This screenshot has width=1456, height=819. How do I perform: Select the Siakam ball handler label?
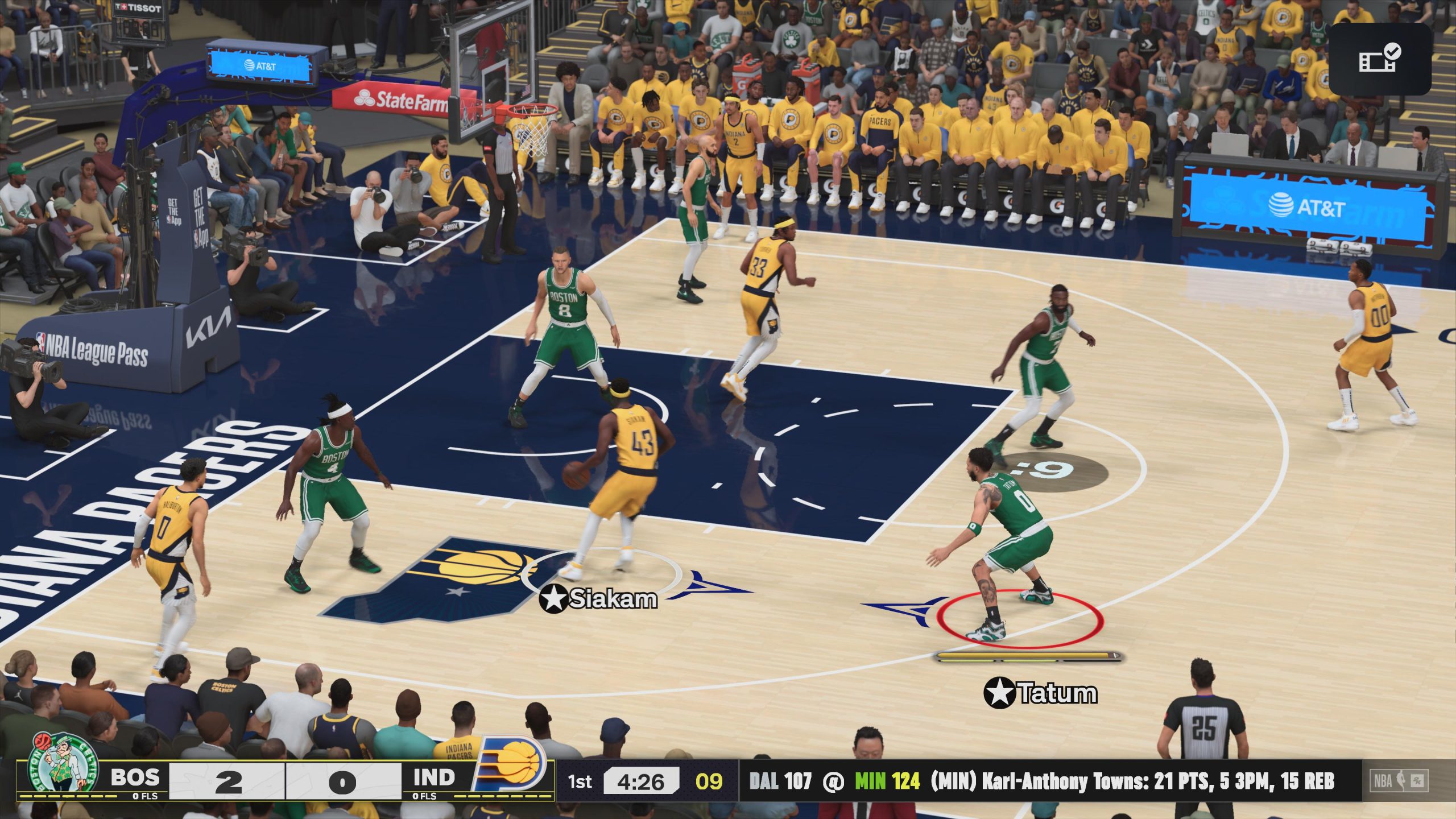(598, 598)
